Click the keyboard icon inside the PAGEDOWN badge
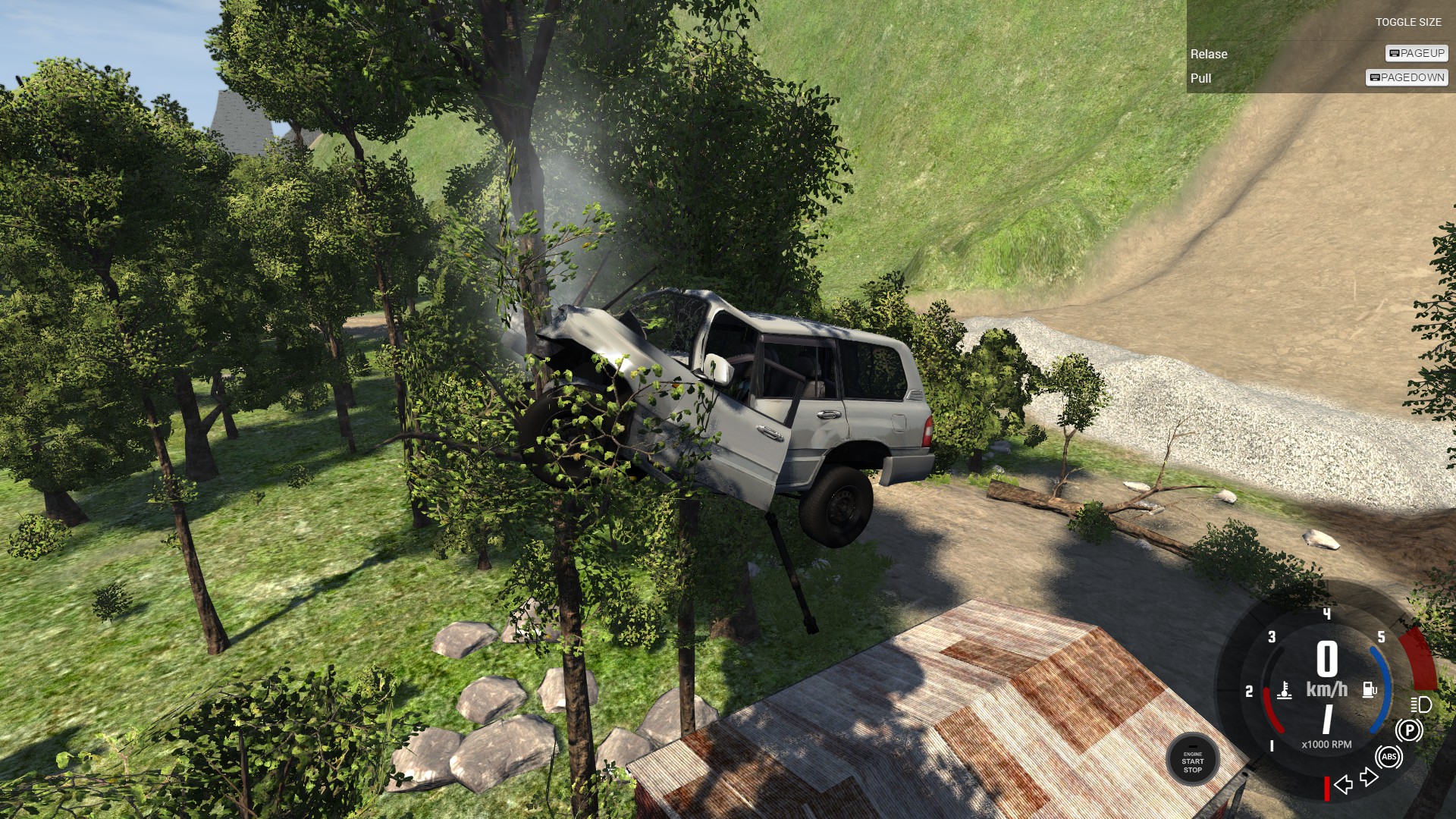1456x819 pixels. coord(1374,77)
